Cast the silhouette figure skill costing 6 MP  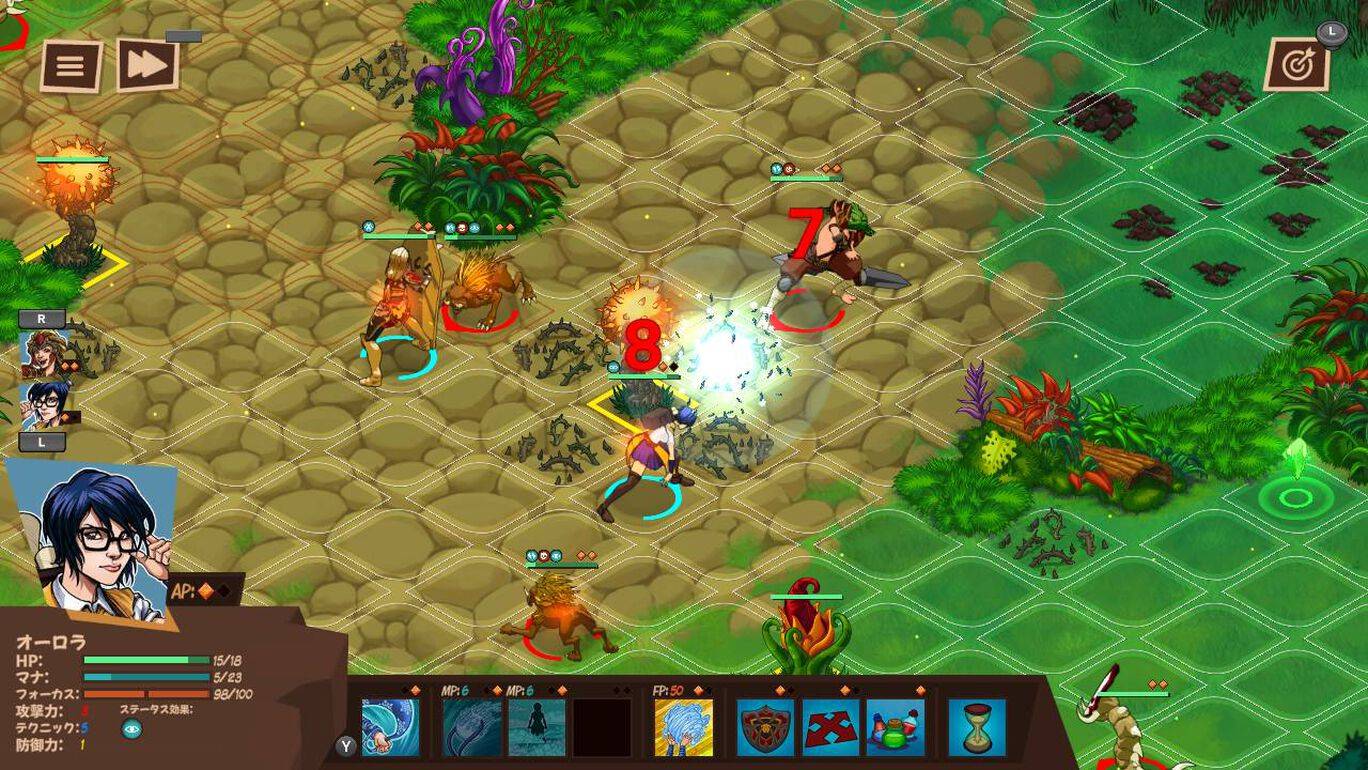tap(537, 727)
